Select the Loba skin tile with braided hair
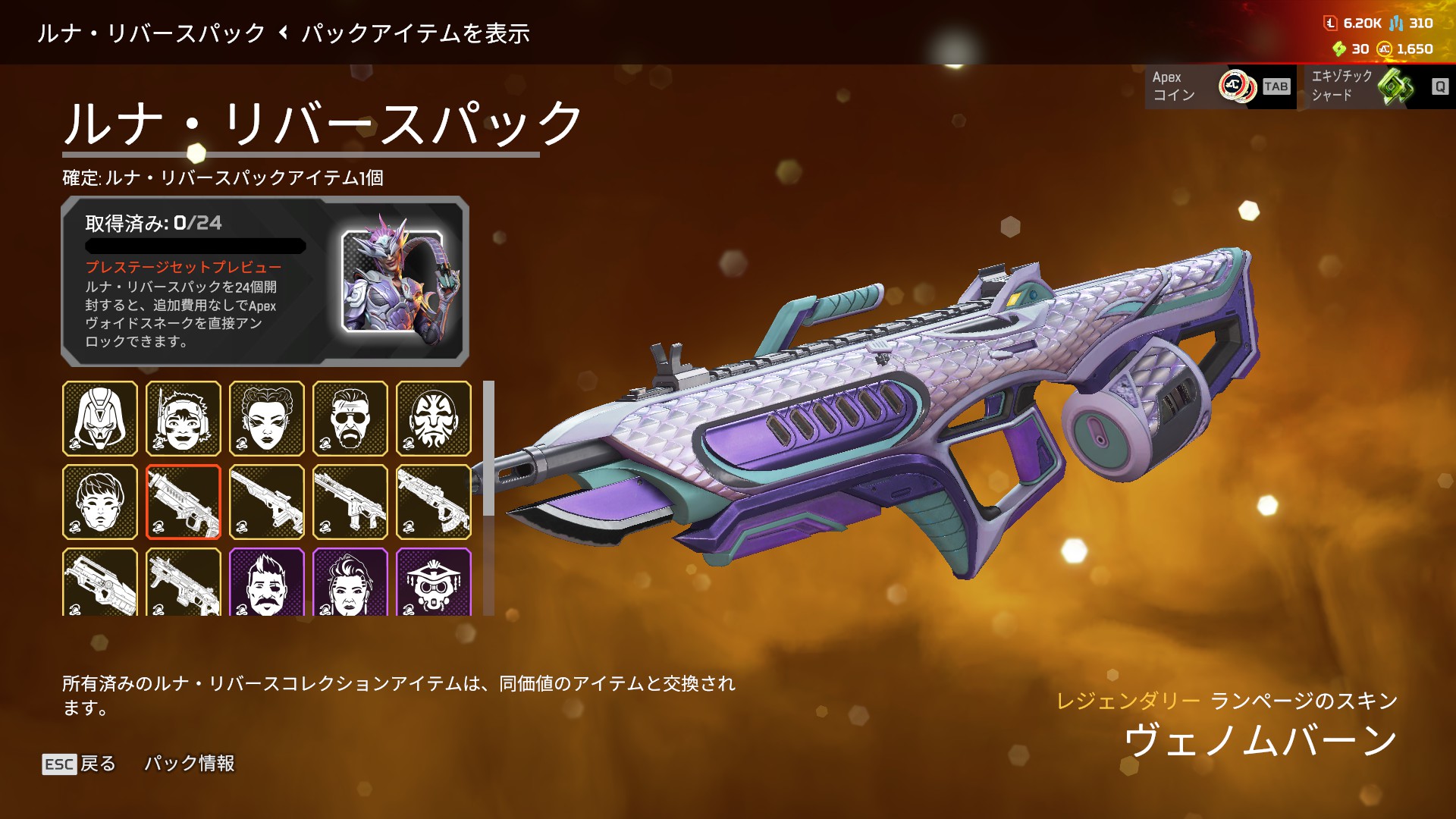 (x=267, y=419)
